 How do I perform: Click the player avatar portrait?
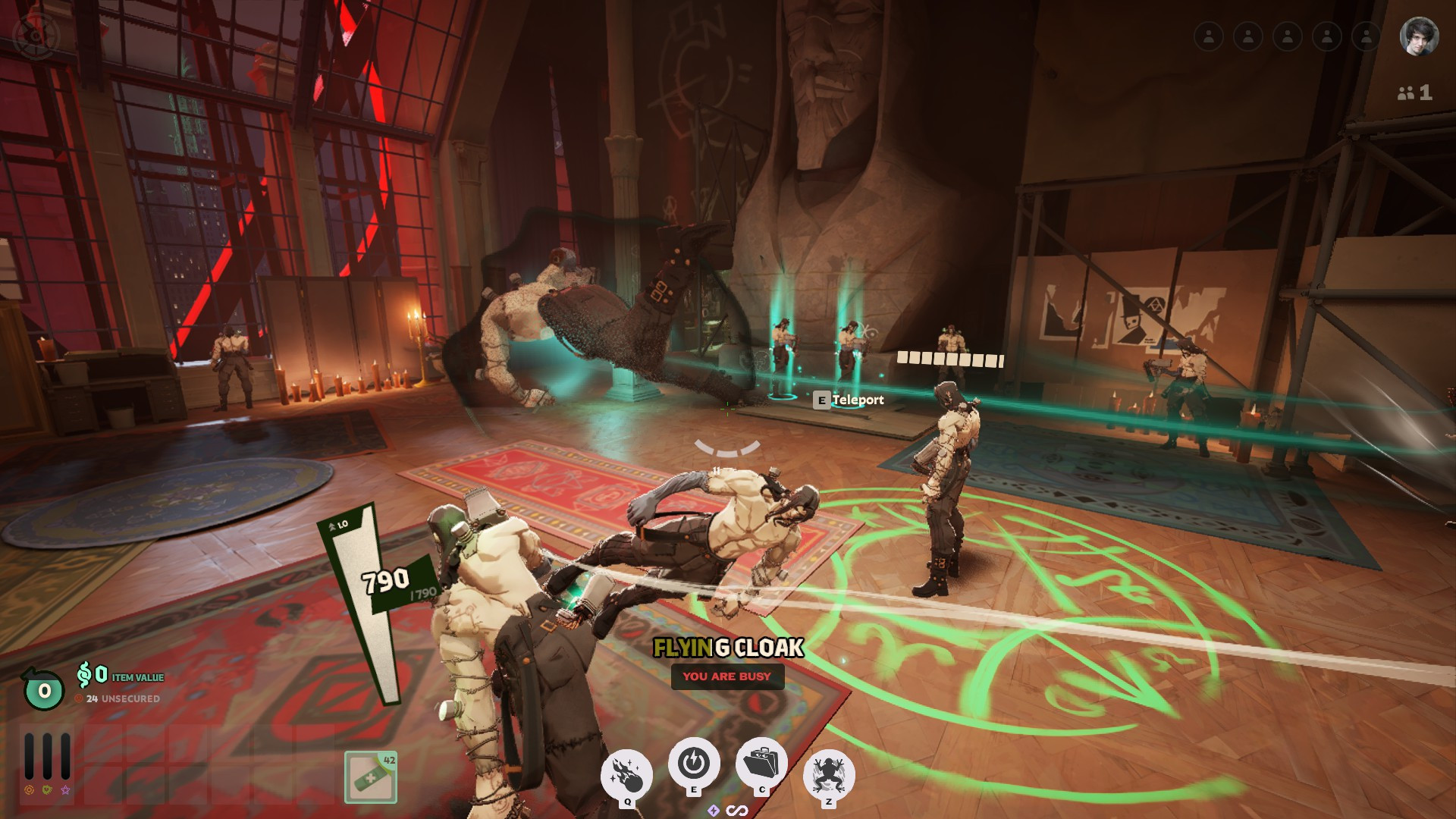[1418, 36]
